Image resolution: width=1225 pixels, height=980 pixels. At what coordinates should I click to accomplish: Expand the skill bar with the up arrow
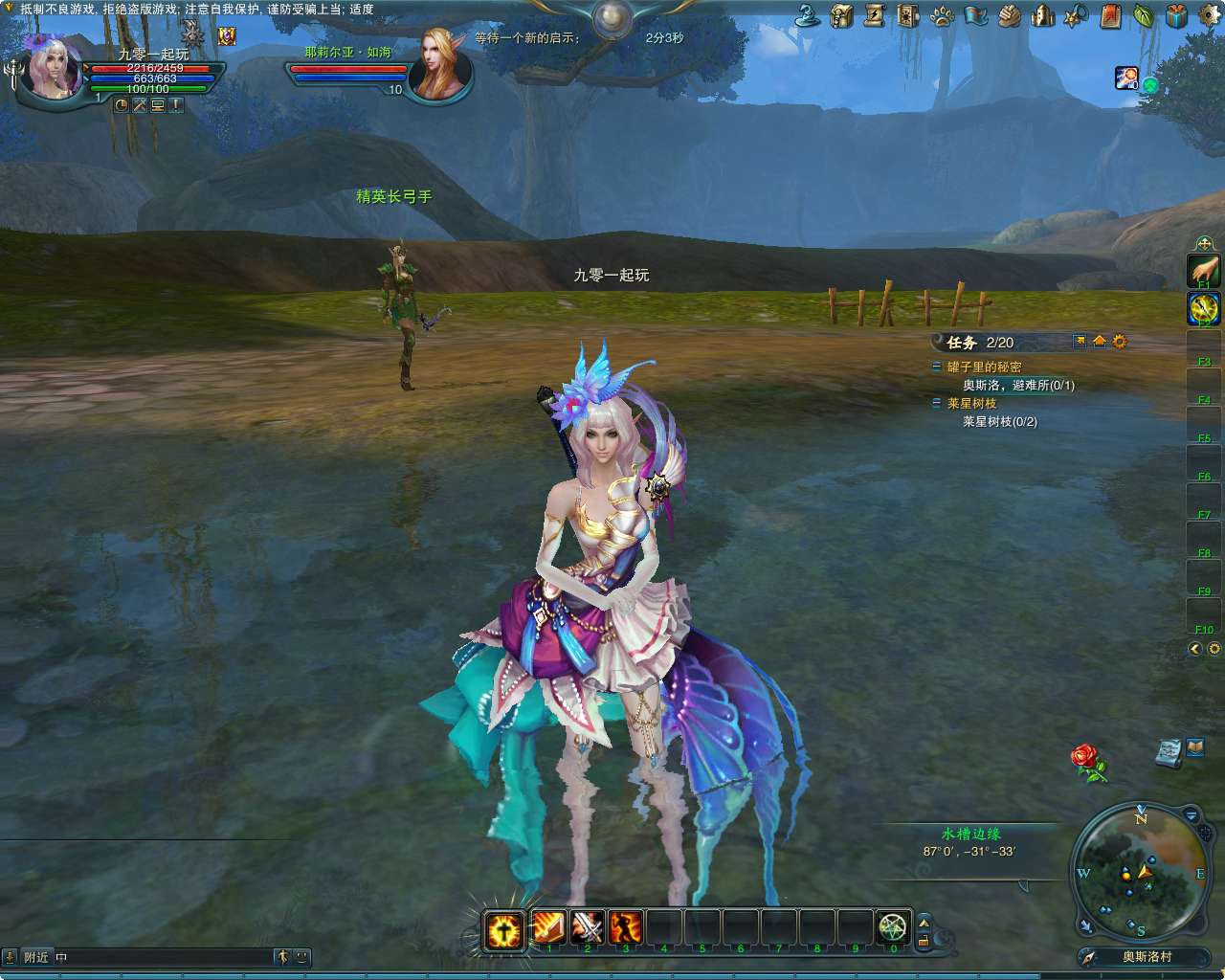point(924,922)
